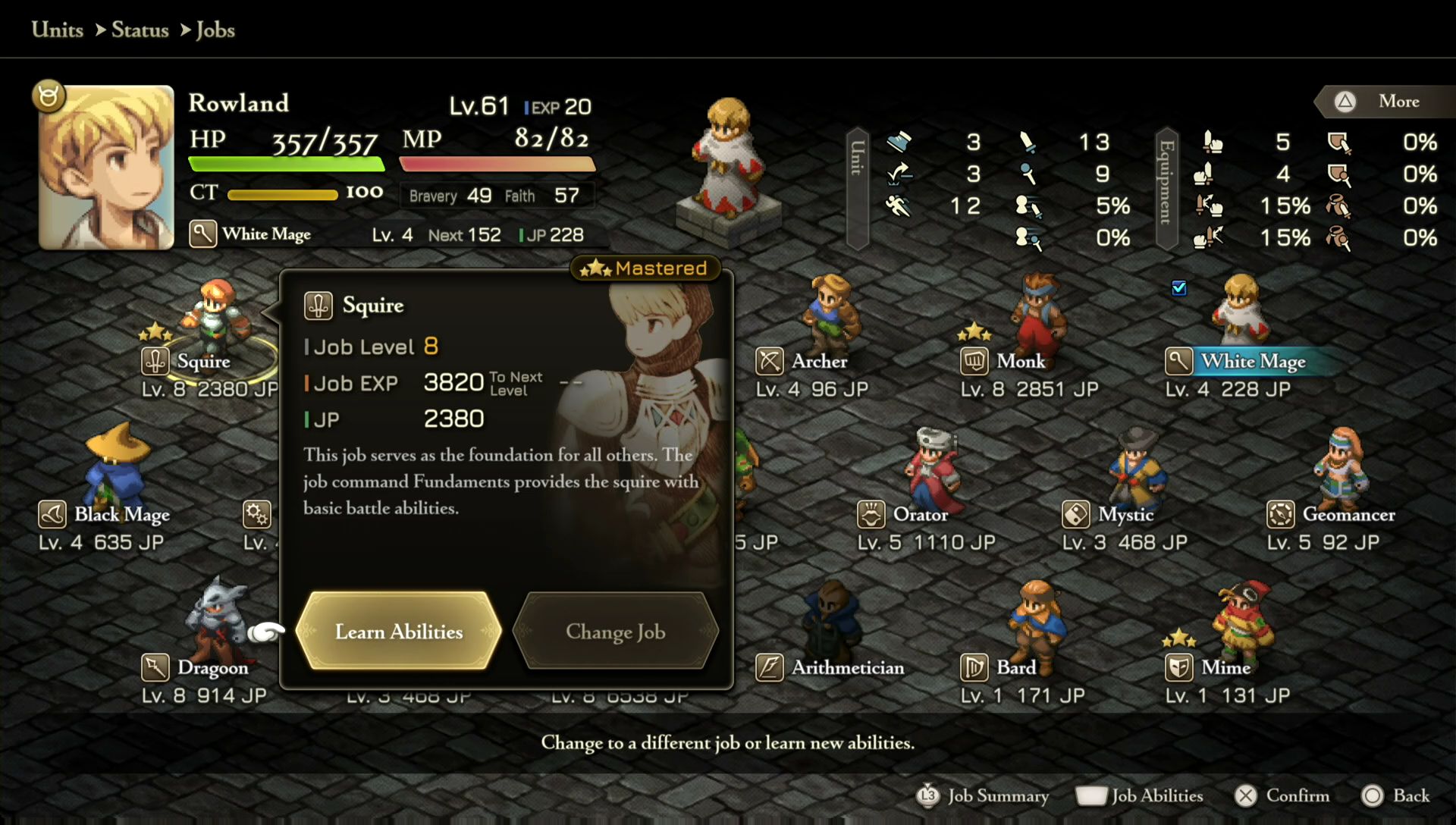This screenshot has height=825, width=1456.
Task: Choose the Geomancer job
Action: 1348,514
